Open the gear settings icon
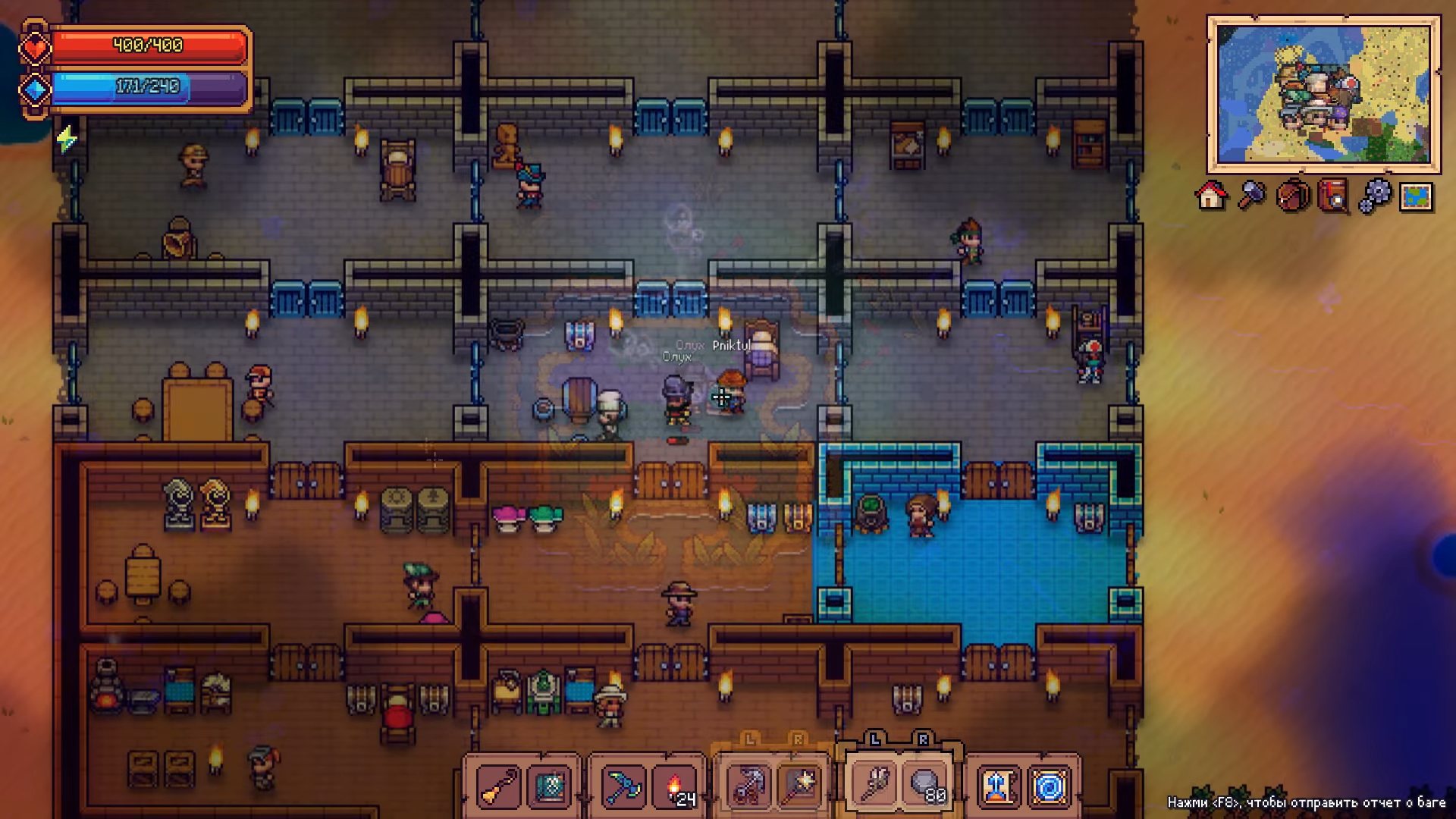The width and height of the screenshot is (1456, 819). [1375, 196]
